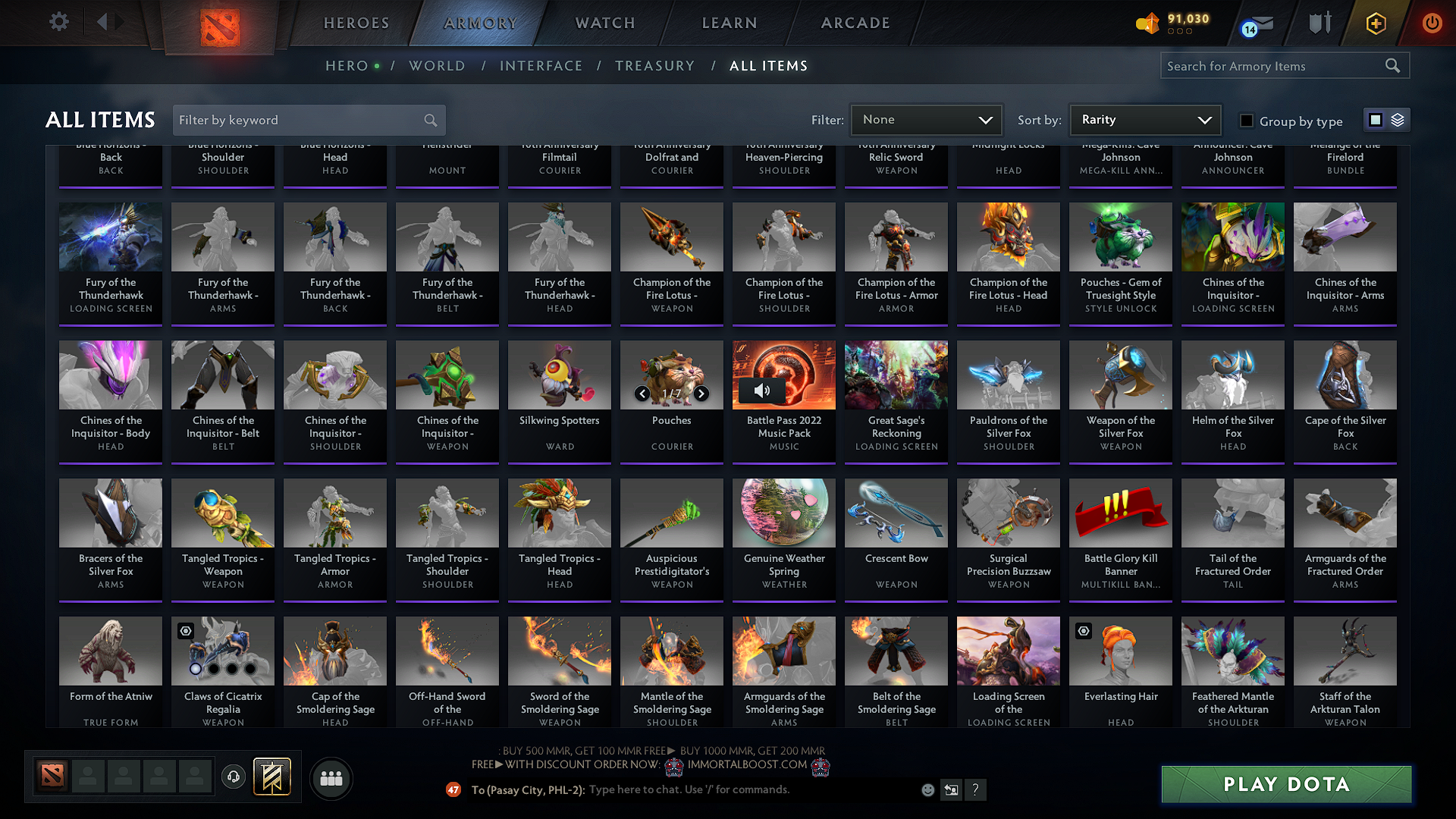Select the grid view square toggle
The image size is (1456, 819).
[1376, 120]
